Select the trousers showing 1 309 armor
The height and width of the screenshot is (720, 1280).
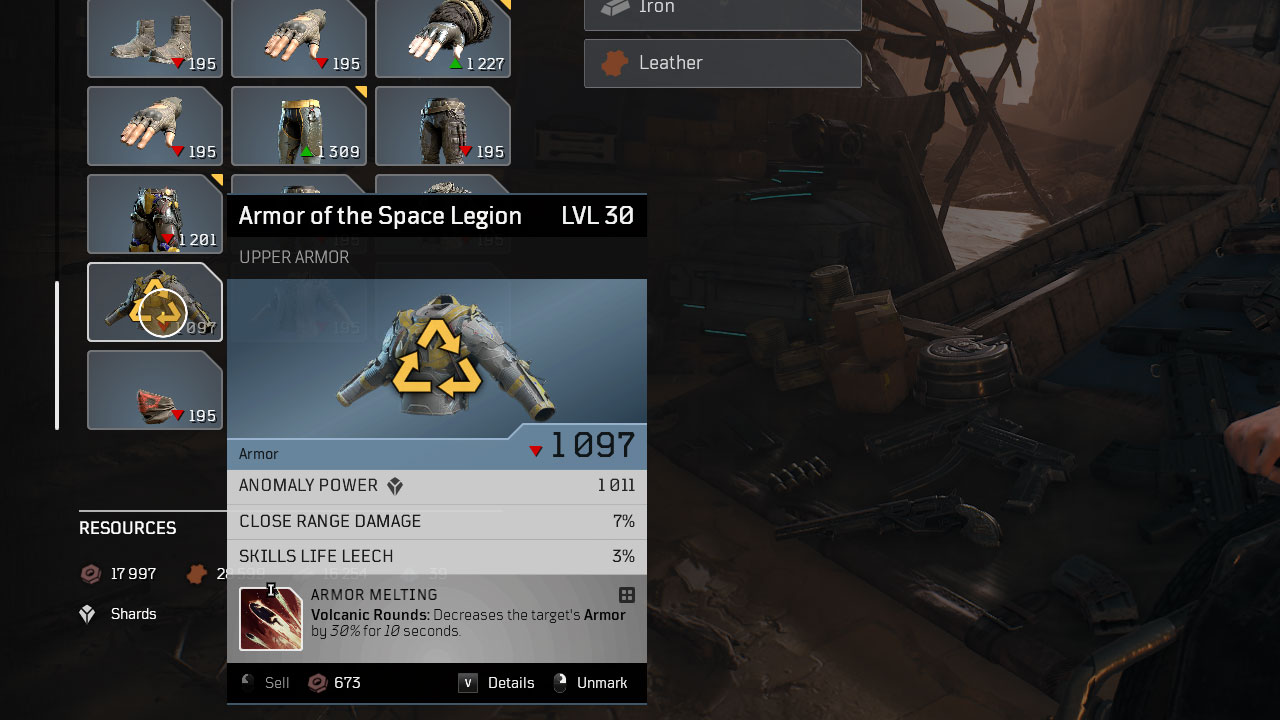(298, 126)
